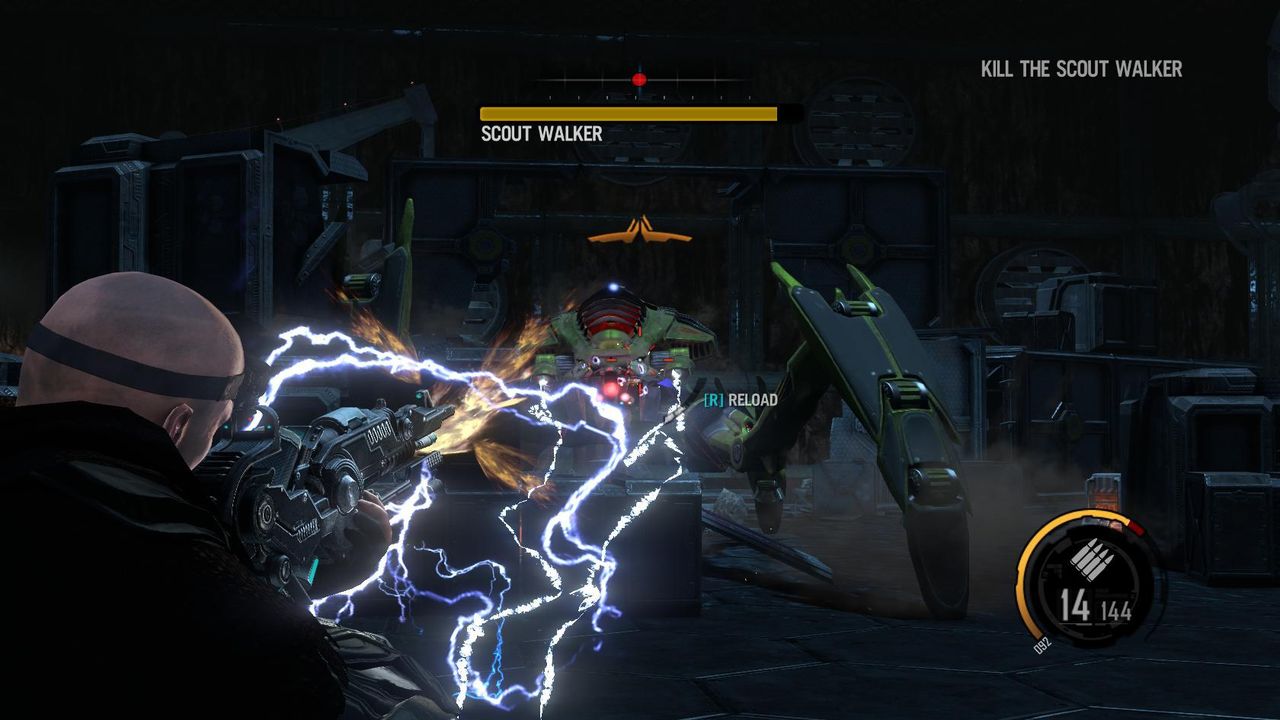Select the orange target marker above the walker
Viewport: 1280px width, 720px height.
[639, 231]
